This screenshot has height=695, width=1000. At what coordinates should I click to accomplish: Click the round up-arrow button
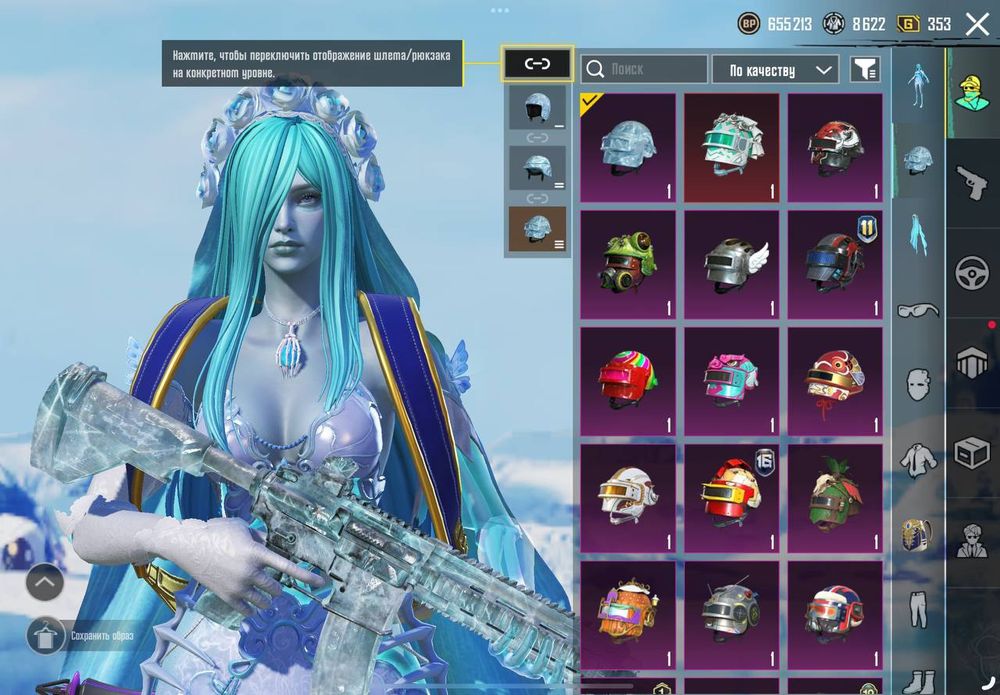[x=45, y=582]
